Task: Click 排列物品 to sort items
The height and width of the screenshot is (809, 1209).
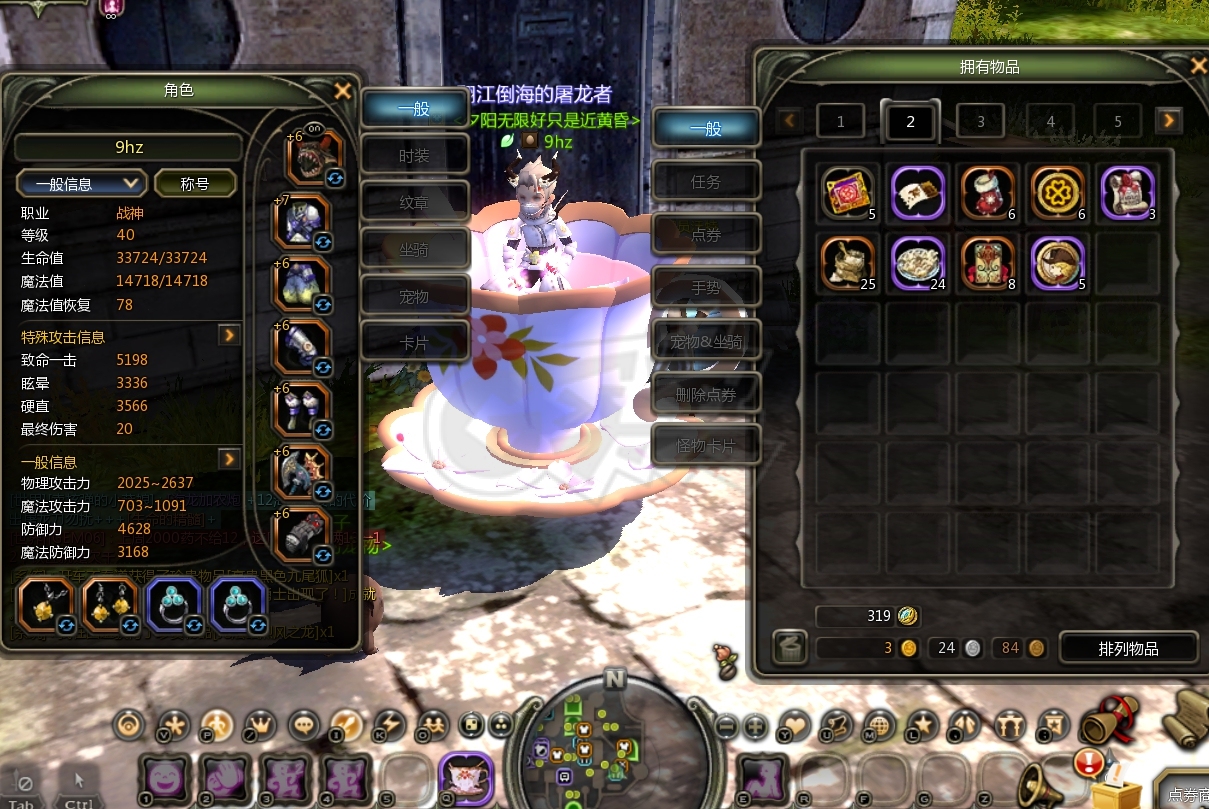Action: pyautogui.click(x=1128, y=648)
